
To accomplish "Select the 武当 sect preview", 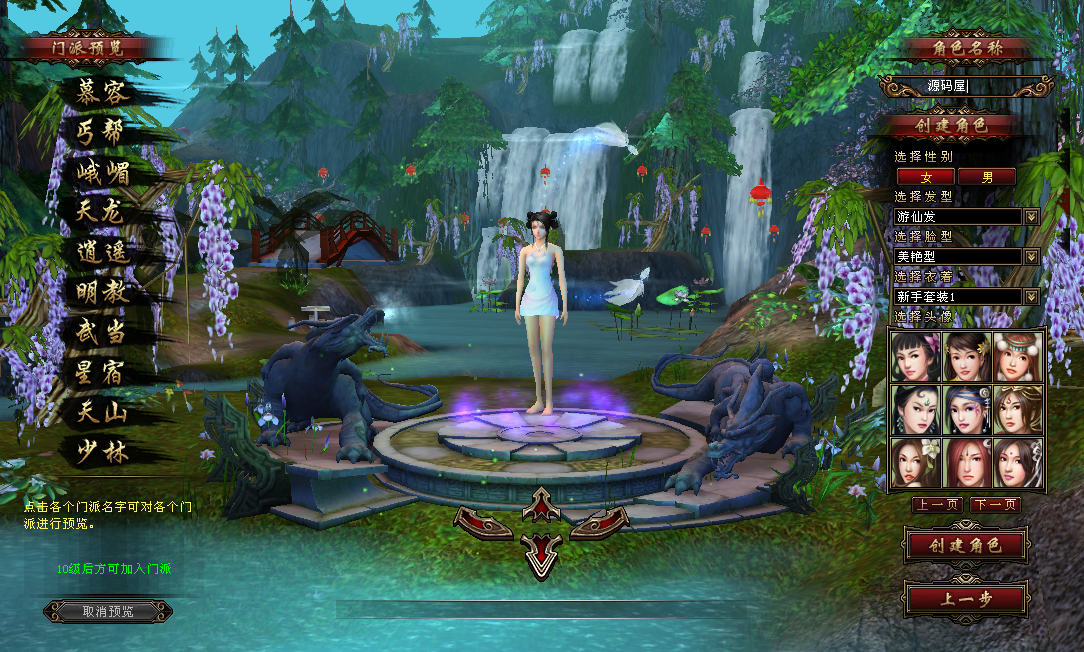I will tap(102, 331).
